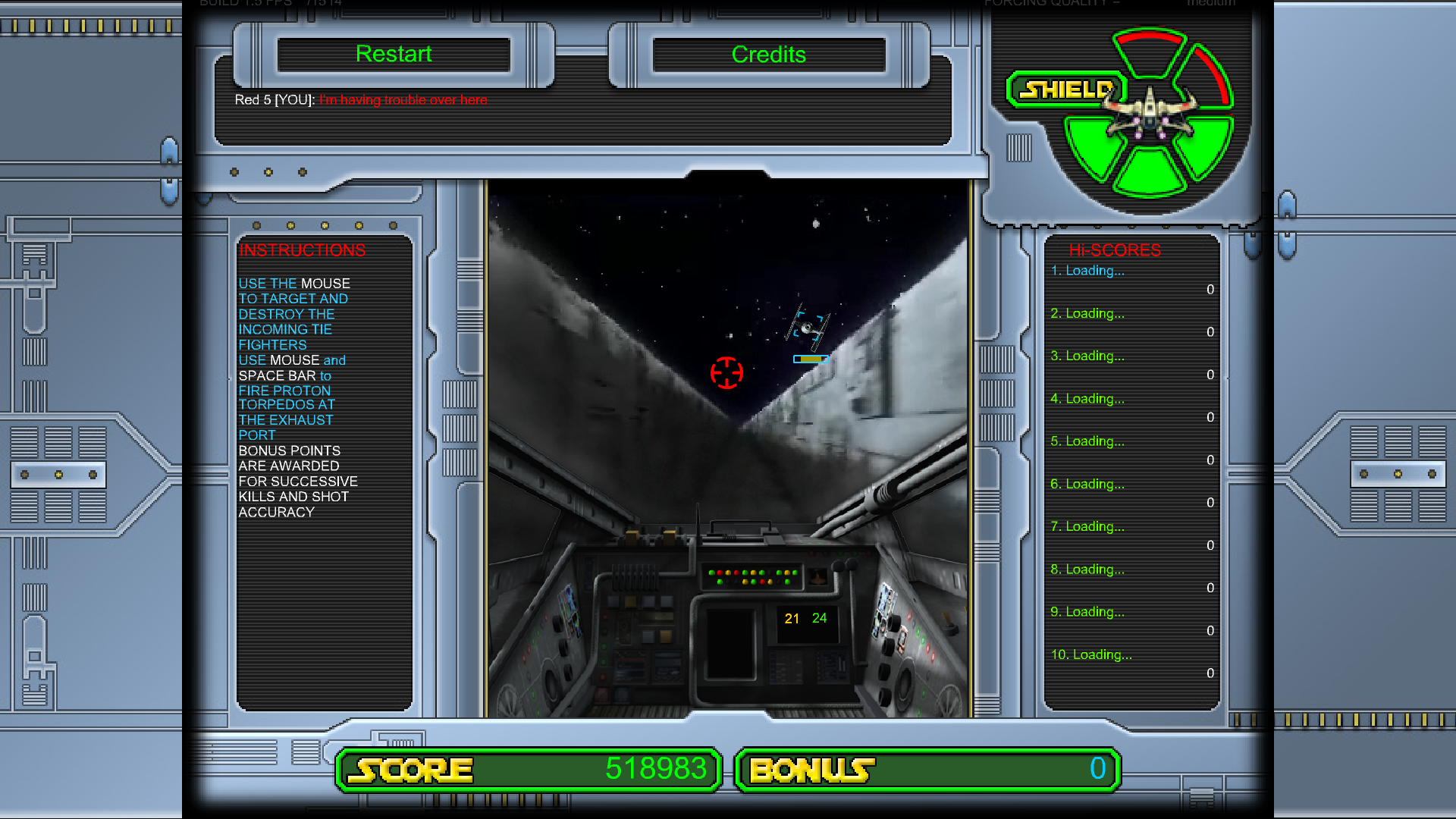Select the red targeting reticle crosshair

click(727, 373)
